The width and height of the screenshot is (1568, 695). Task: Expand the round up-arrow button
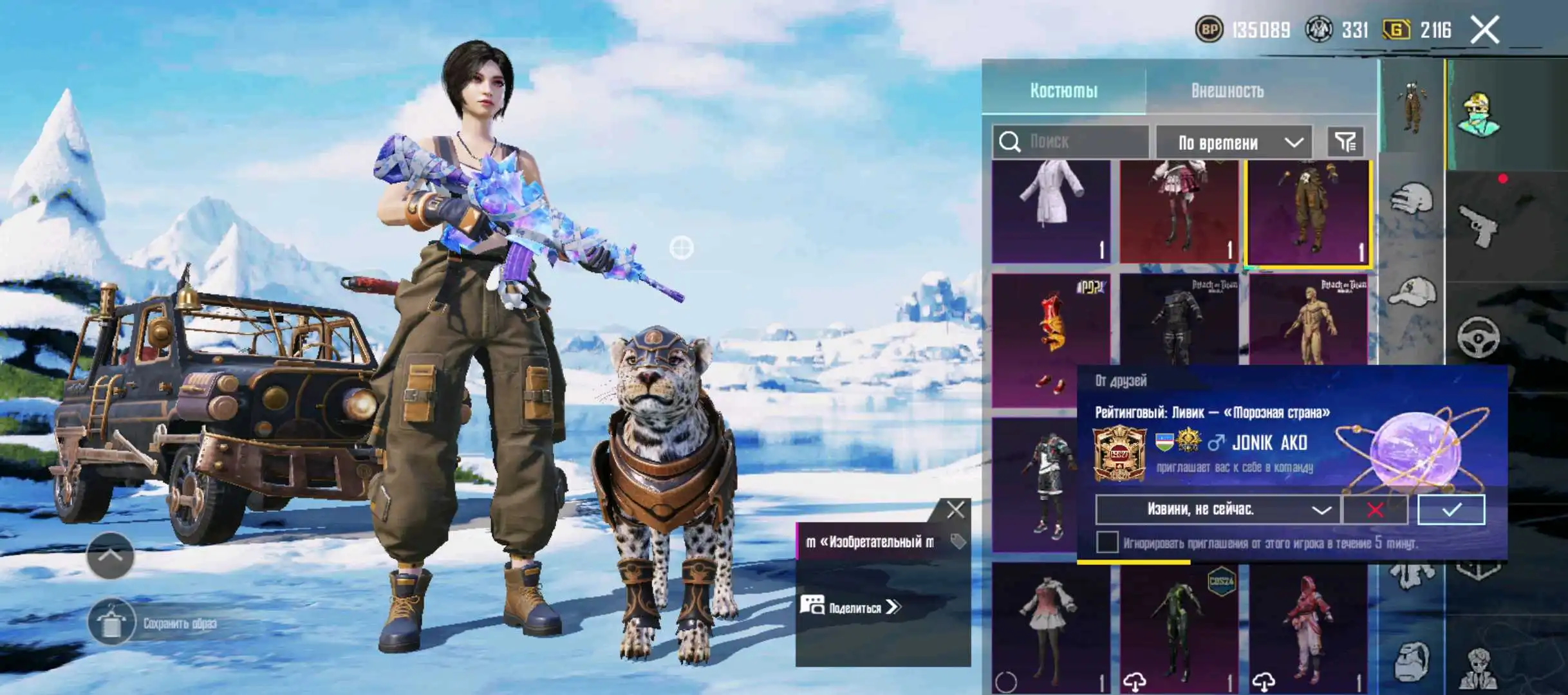[110, 555]
